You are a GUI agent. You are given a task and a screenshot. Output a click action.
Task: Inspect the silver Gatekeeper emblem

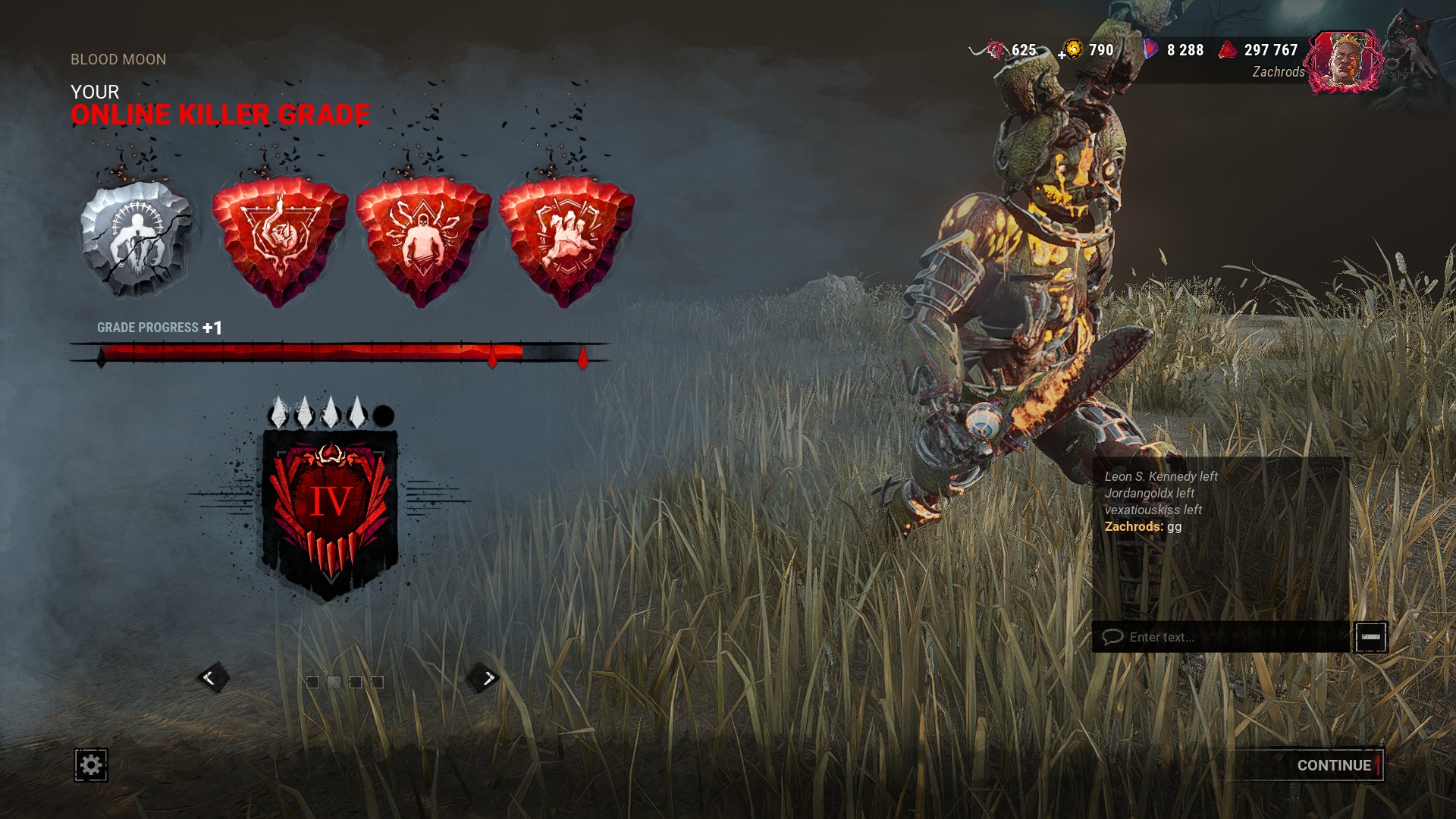click(136, 237)
